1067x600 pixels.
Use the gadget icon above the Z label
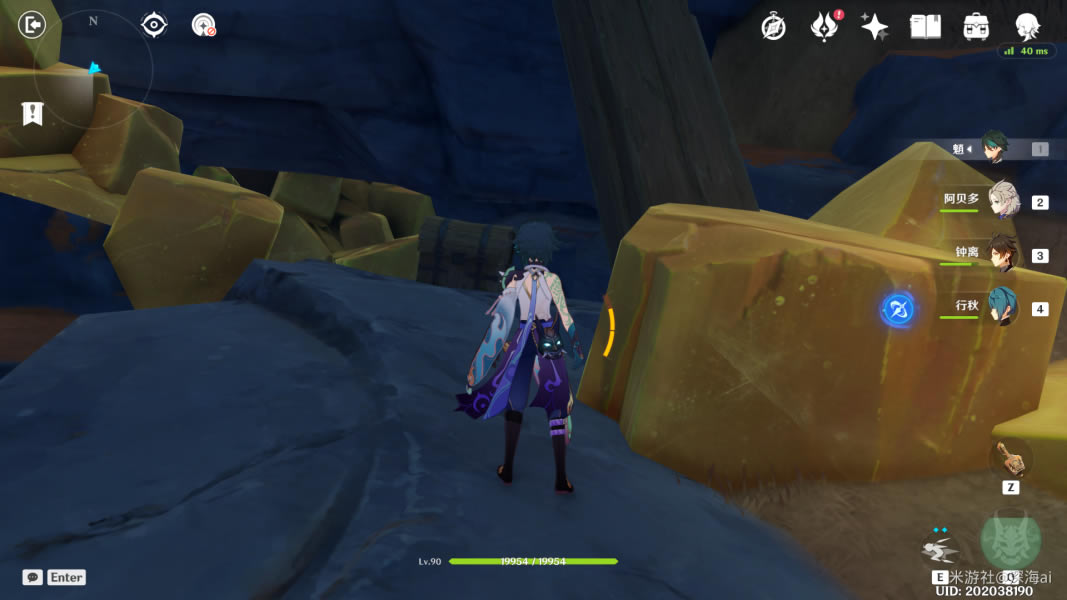(x=1009, y=459)
